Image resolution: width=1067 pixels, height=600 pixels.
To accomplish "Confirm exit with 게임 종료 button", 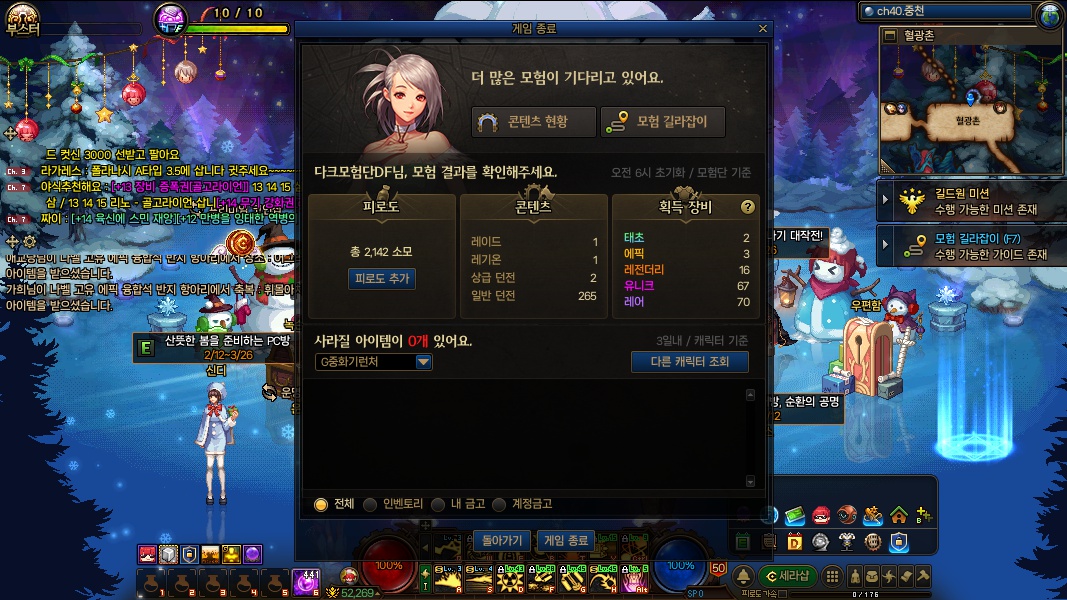I will (565, 540).
